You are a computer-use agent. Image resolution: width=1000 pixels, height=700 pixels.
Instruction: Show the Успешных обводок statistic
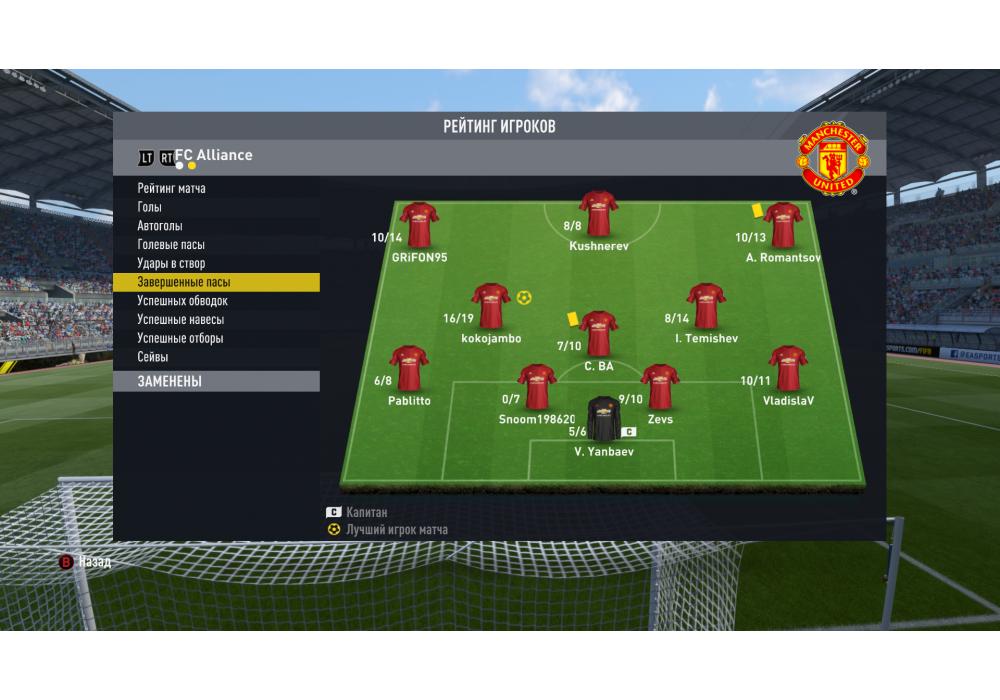click(x=183, y=301)
